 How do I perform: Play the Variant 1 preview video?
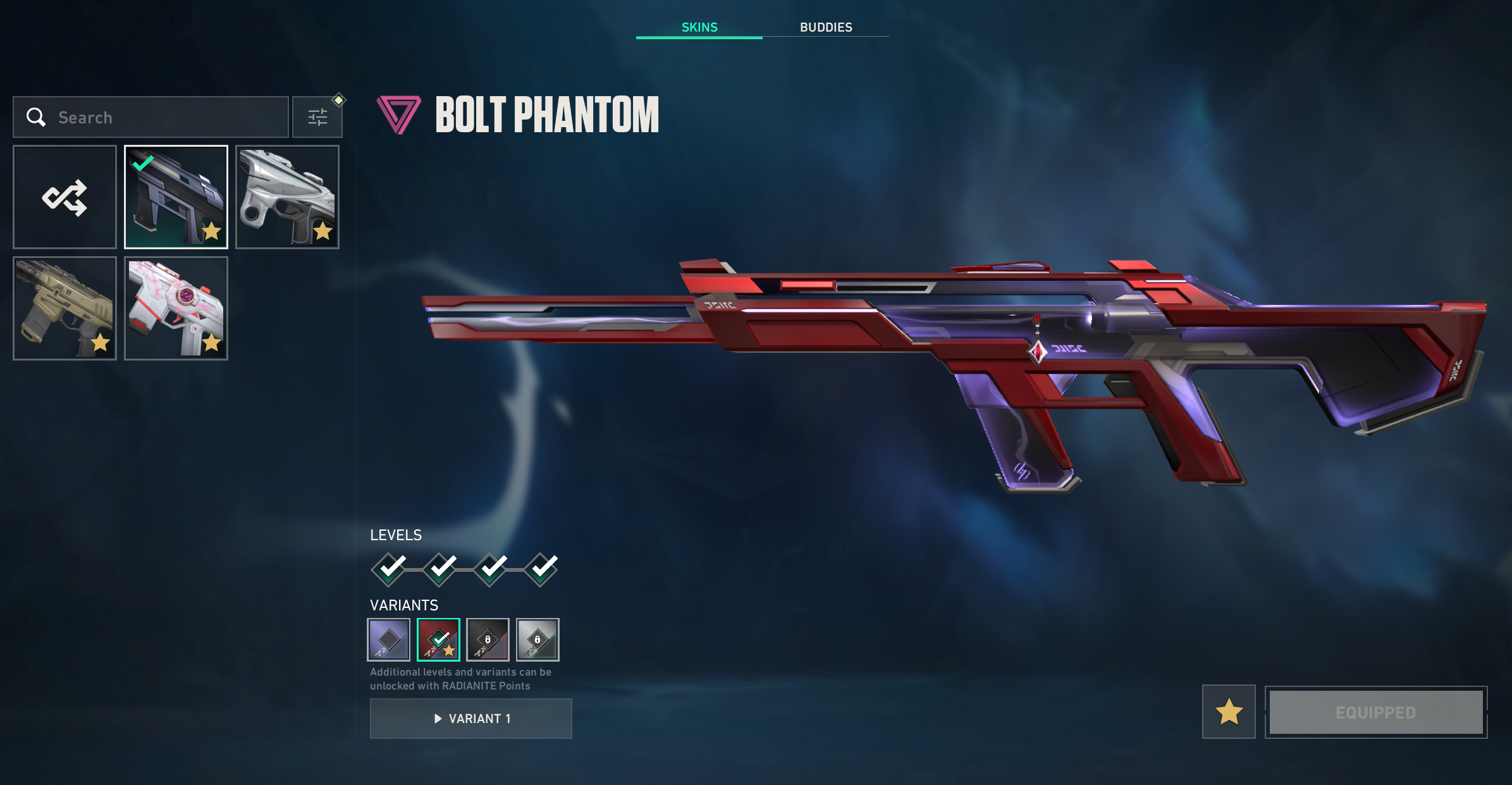point(471,719)
